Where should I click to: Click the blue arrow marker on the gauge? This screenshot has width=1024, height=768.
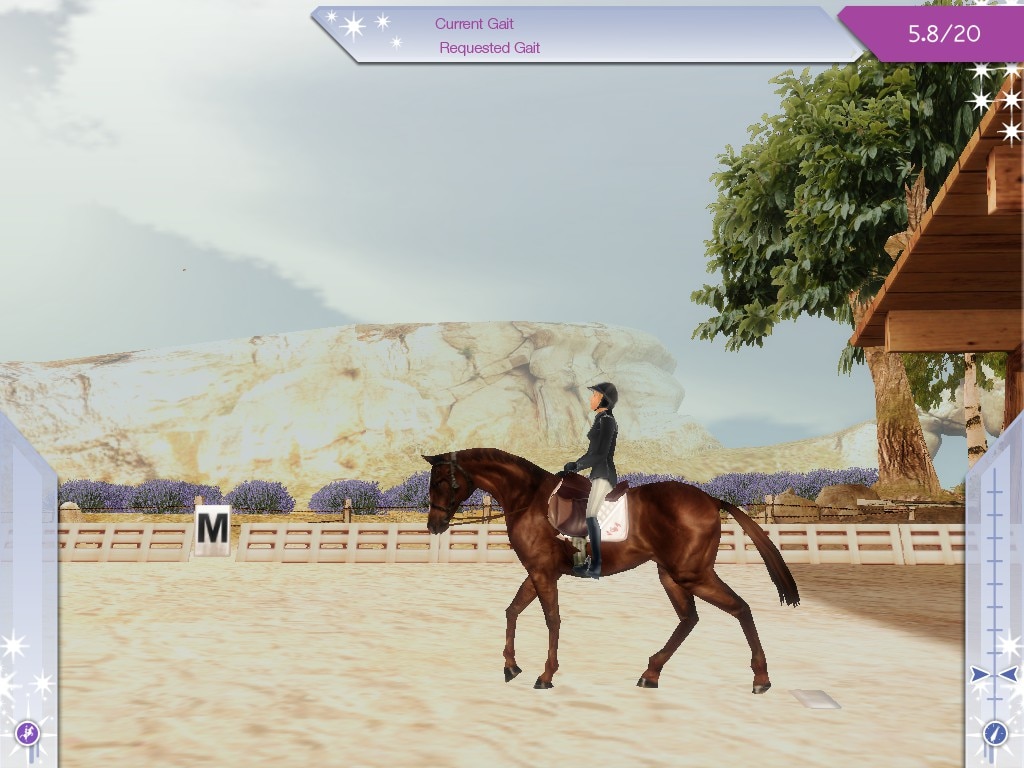pos(994,675)
